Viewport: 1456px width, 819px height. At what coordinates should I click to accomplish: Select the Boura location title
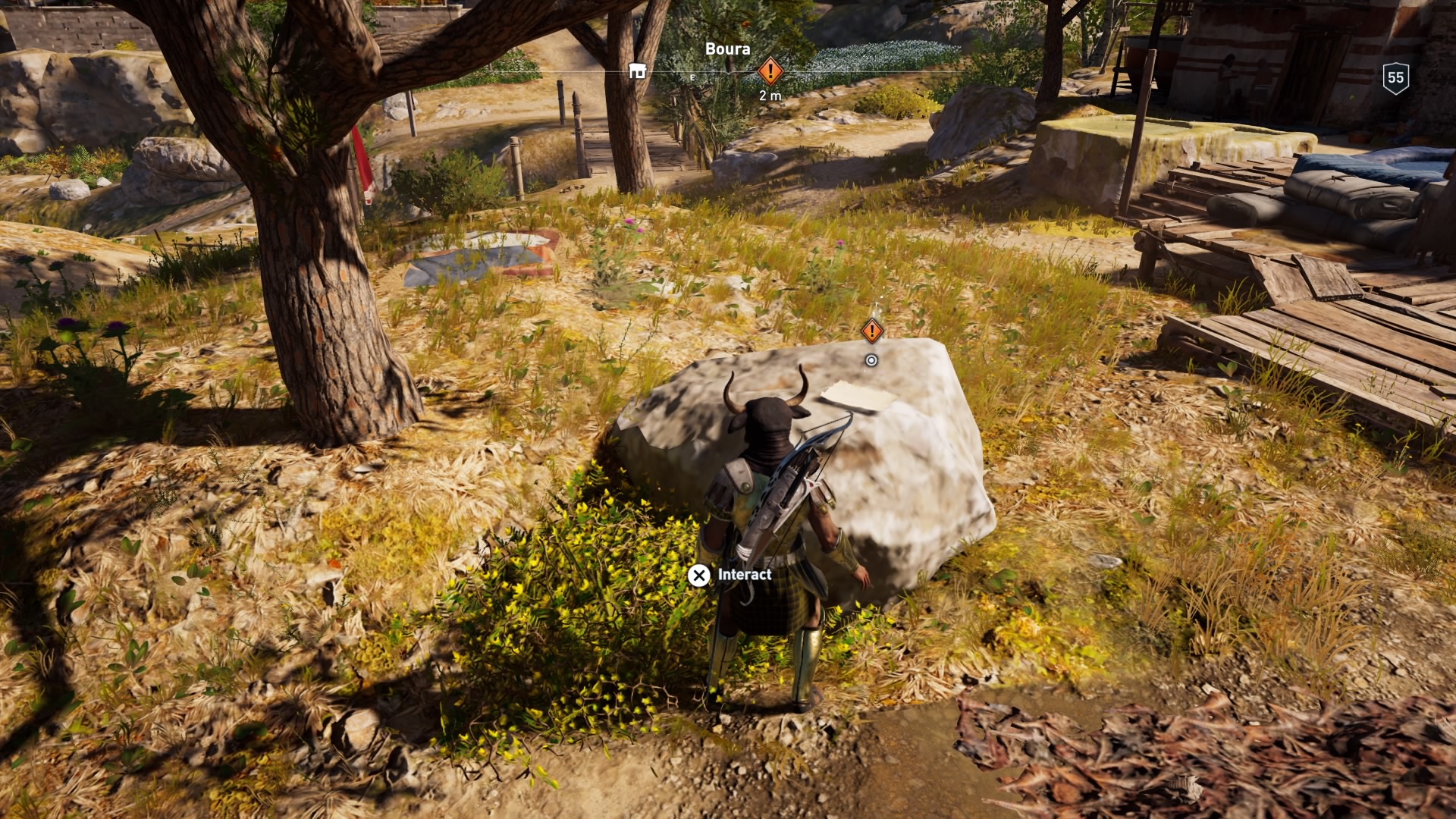click(x=728, y=49)
